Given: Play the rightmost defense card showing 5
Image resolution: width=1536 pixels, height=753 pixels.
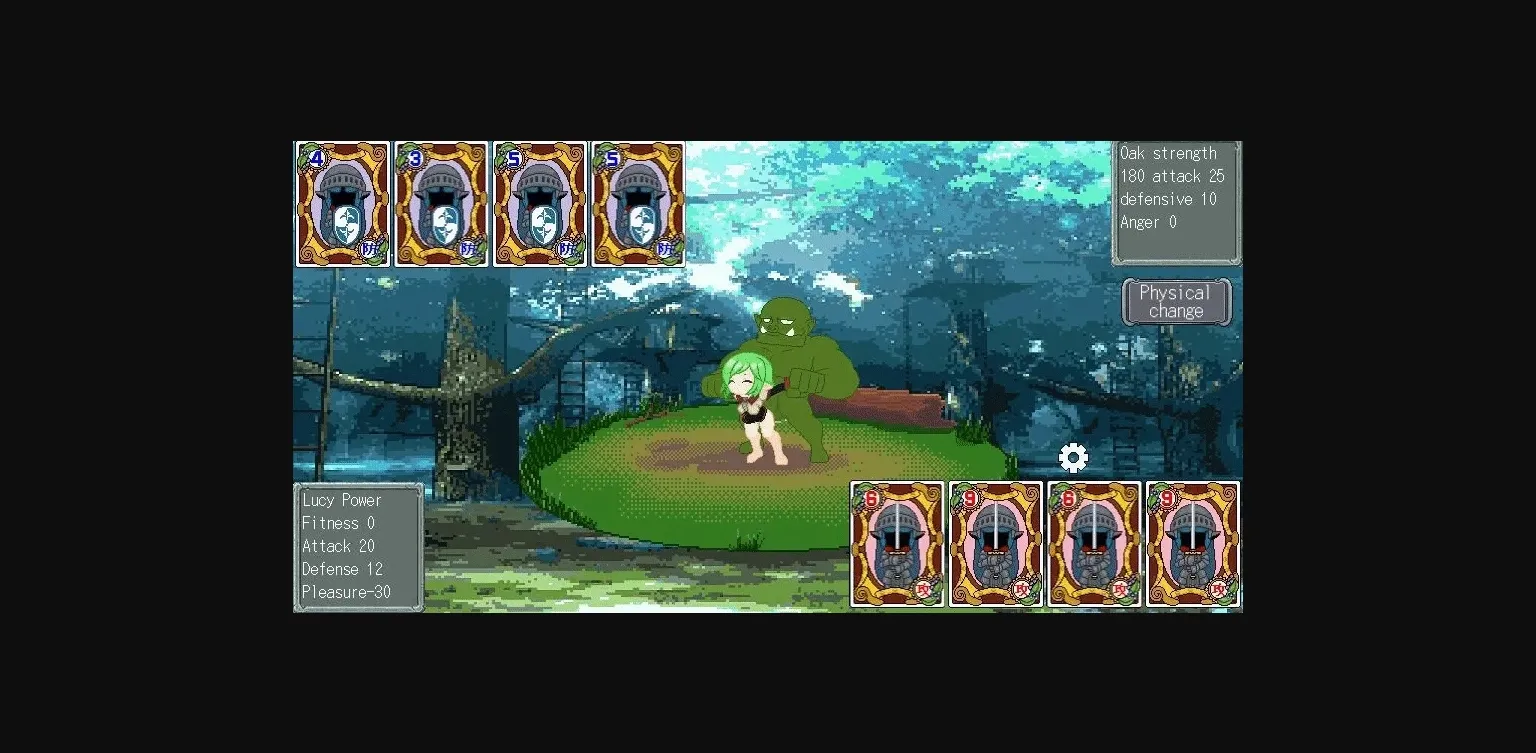Looking at the screenshot, I should 638,205.
